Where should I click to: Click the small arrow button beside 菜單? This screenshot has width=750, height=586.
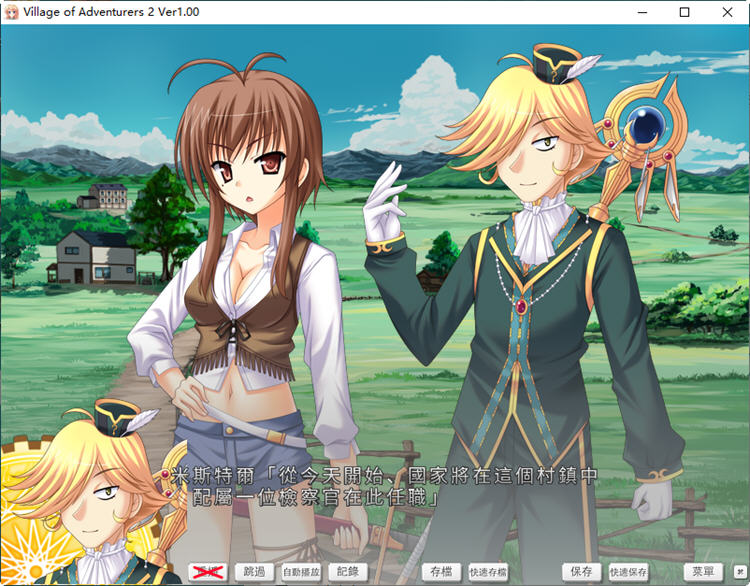[x=739, y=572]
